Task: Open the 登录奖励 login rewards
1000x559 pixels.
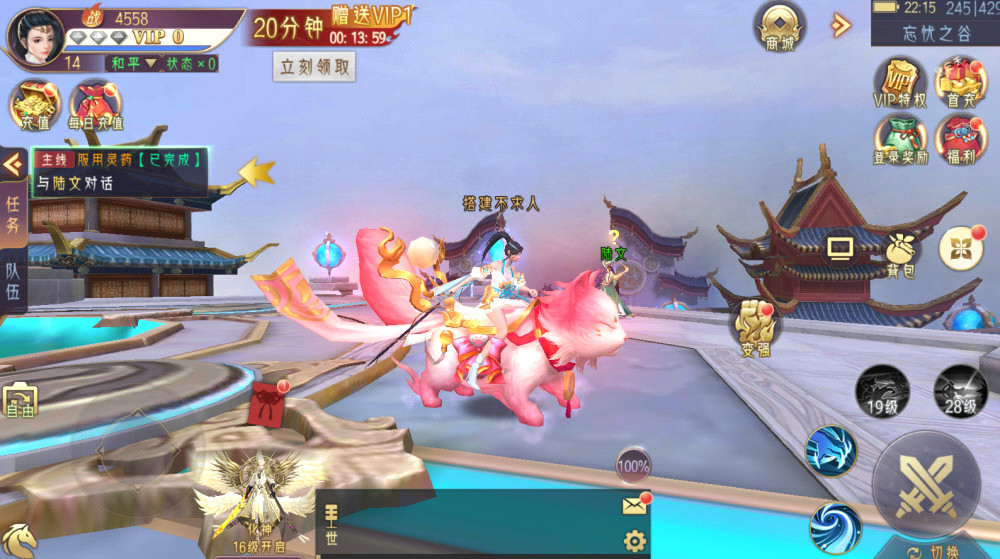Action: point(900,140)
